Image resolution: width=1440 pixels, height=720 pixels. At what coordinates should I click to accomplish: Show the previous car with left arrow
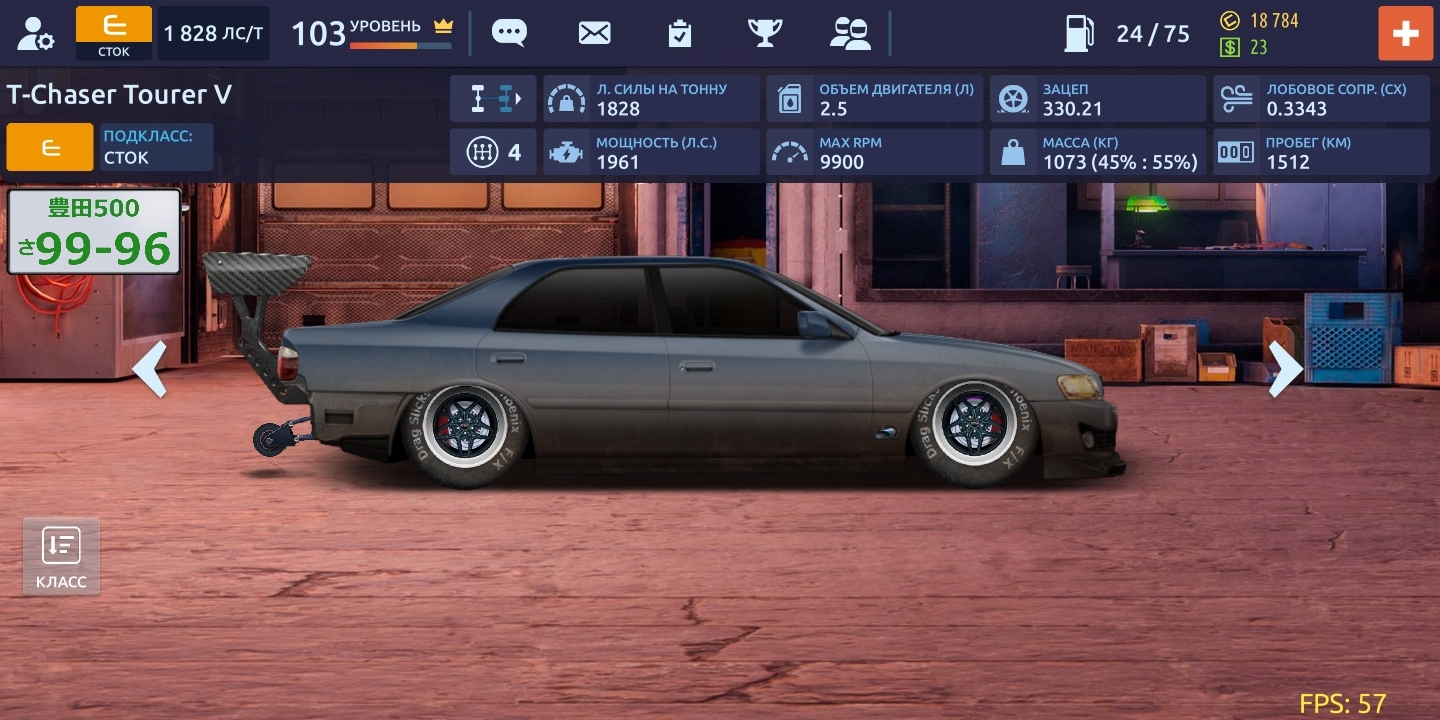tap(150, 369)
